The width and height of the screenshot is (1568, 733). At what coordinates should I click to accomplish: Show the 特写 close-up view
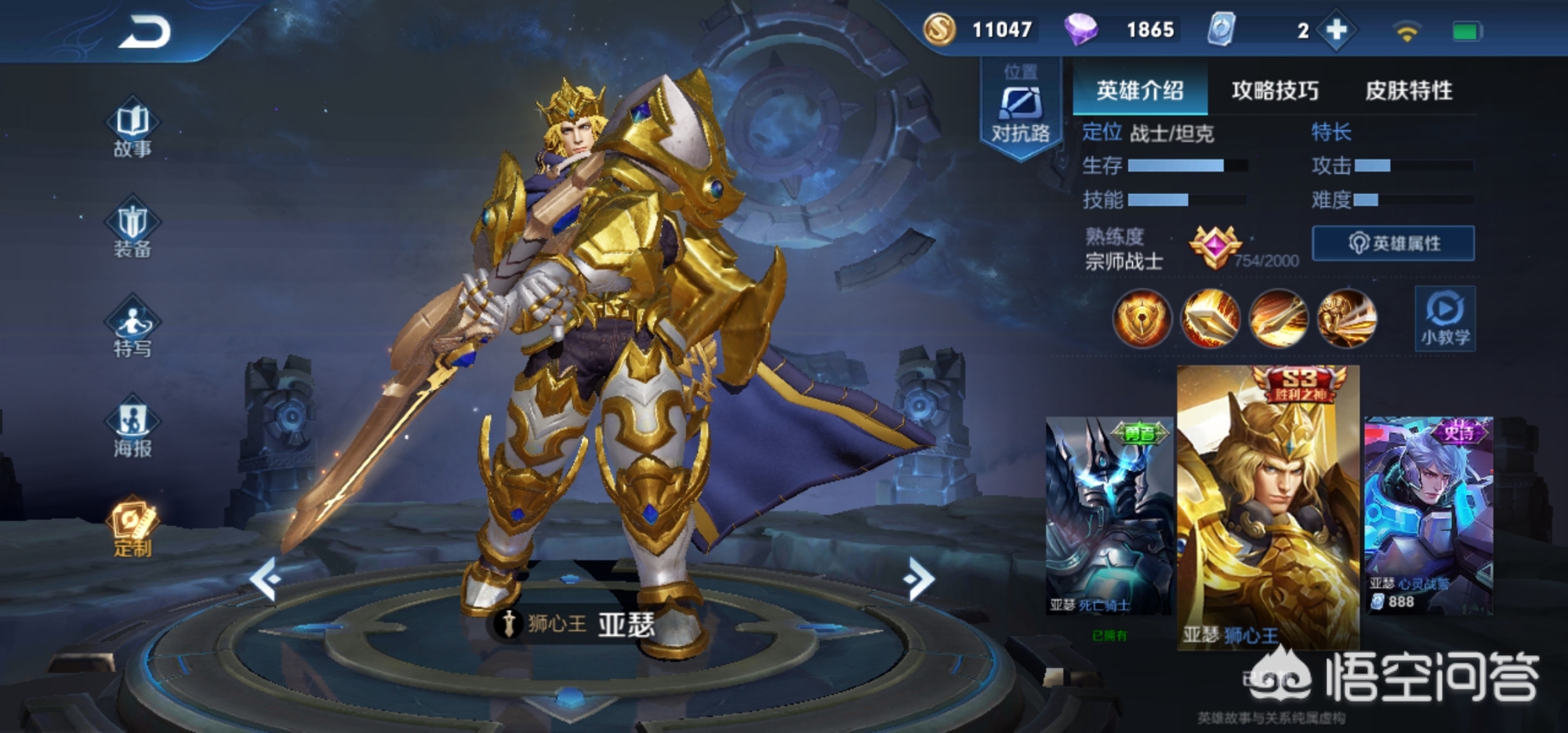[132, 328]
